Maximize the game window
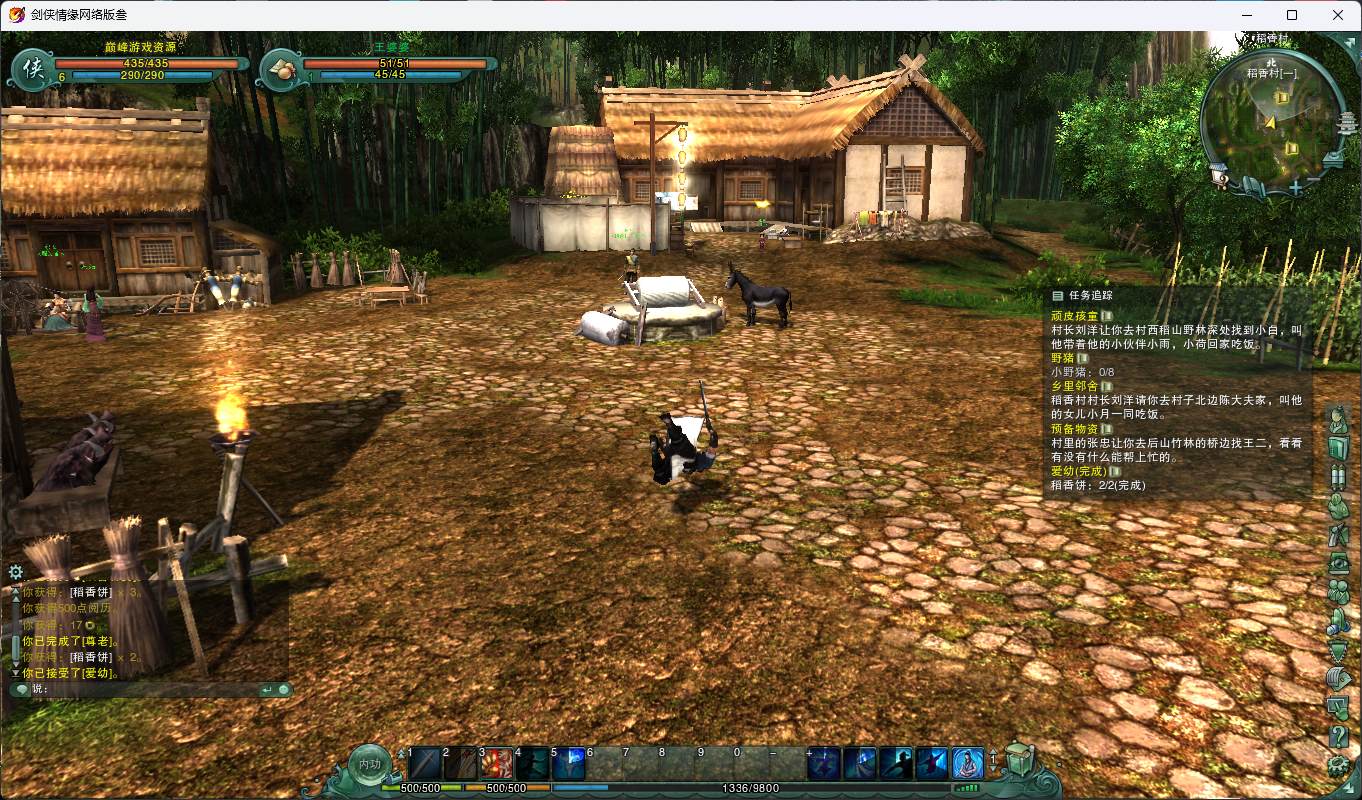1362x800 pixels. (1292, 15)
